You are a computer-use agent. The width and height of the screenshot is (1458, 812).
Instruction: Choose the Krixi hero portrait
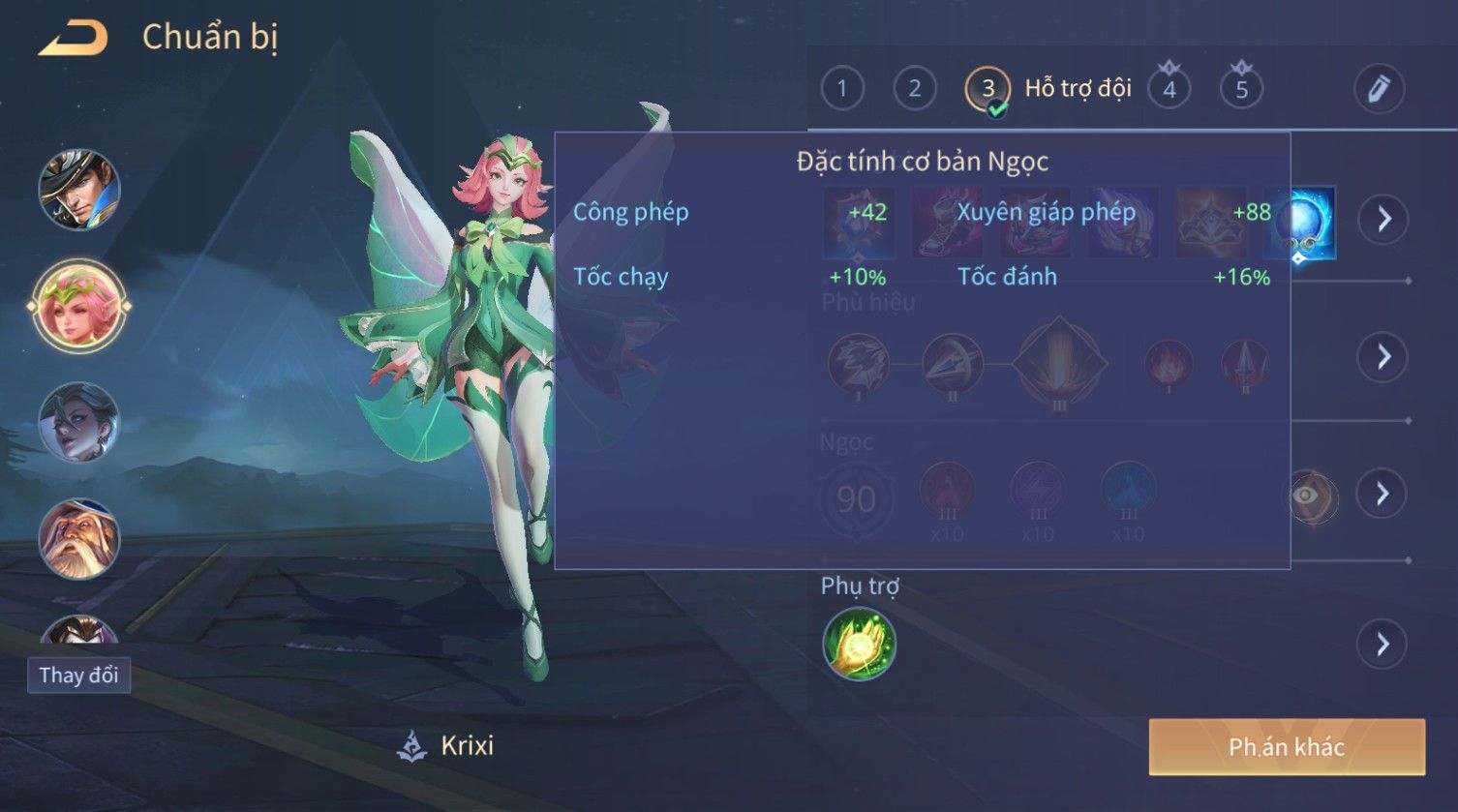[79, 306]
